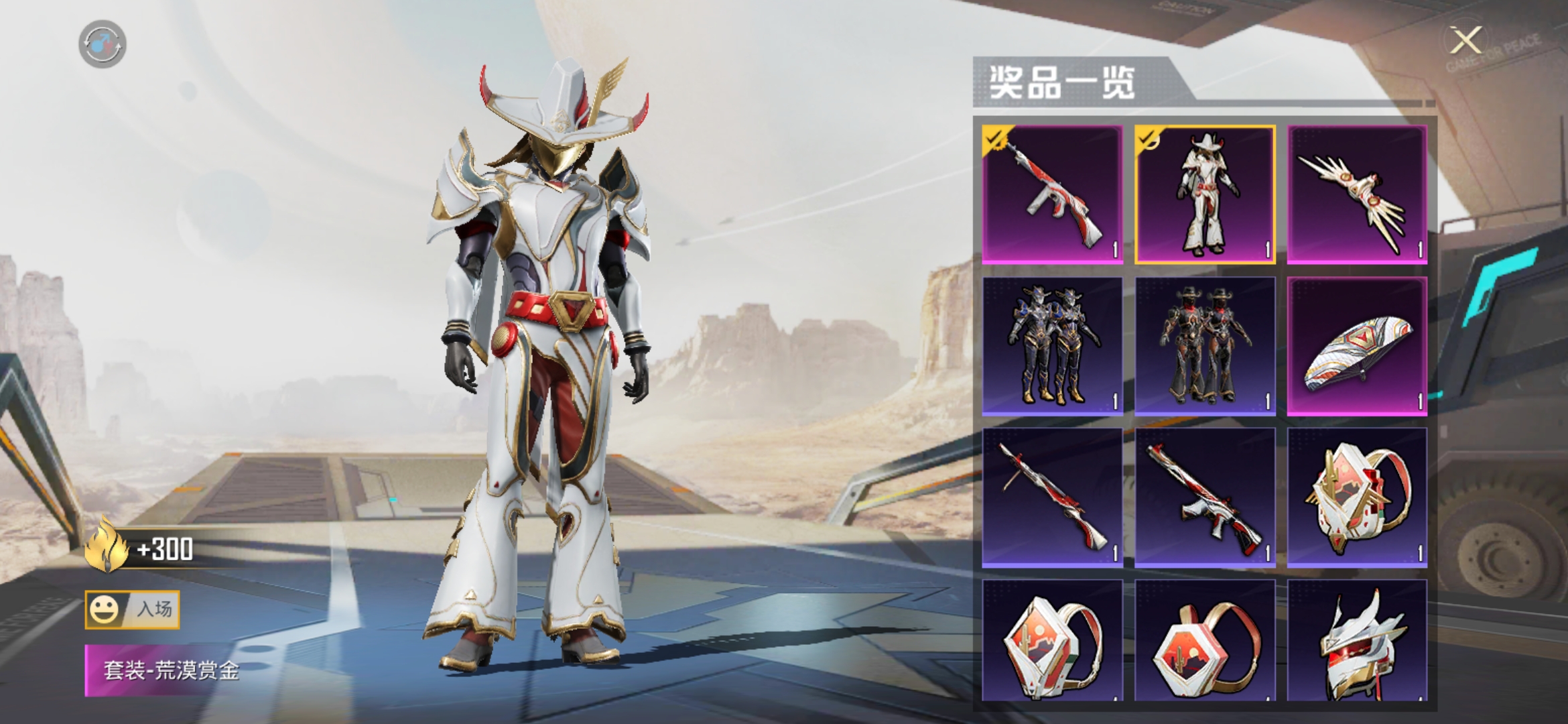Play the 入场 entrance emote
This screenshot has width=1568, height=724.
point(132,609)
